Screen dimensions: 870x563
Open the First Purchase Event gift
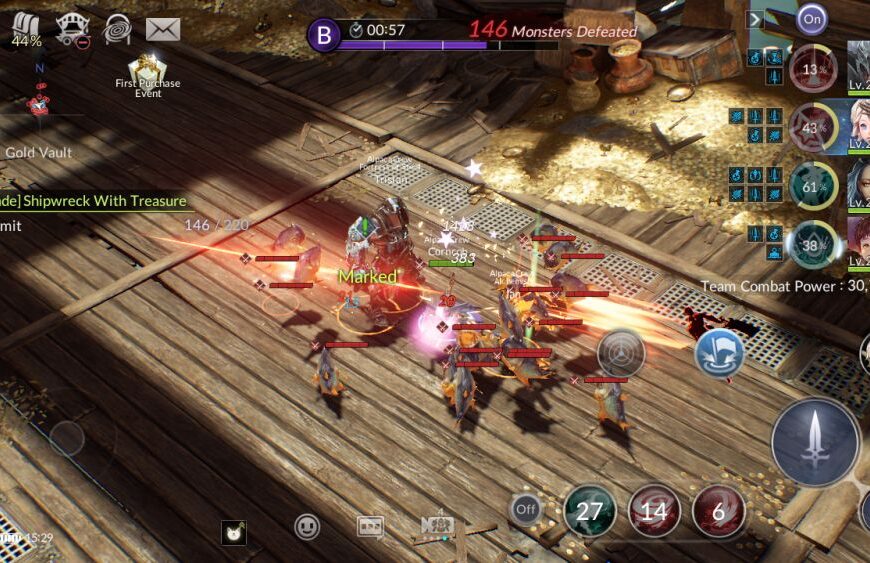pos(147,68)
